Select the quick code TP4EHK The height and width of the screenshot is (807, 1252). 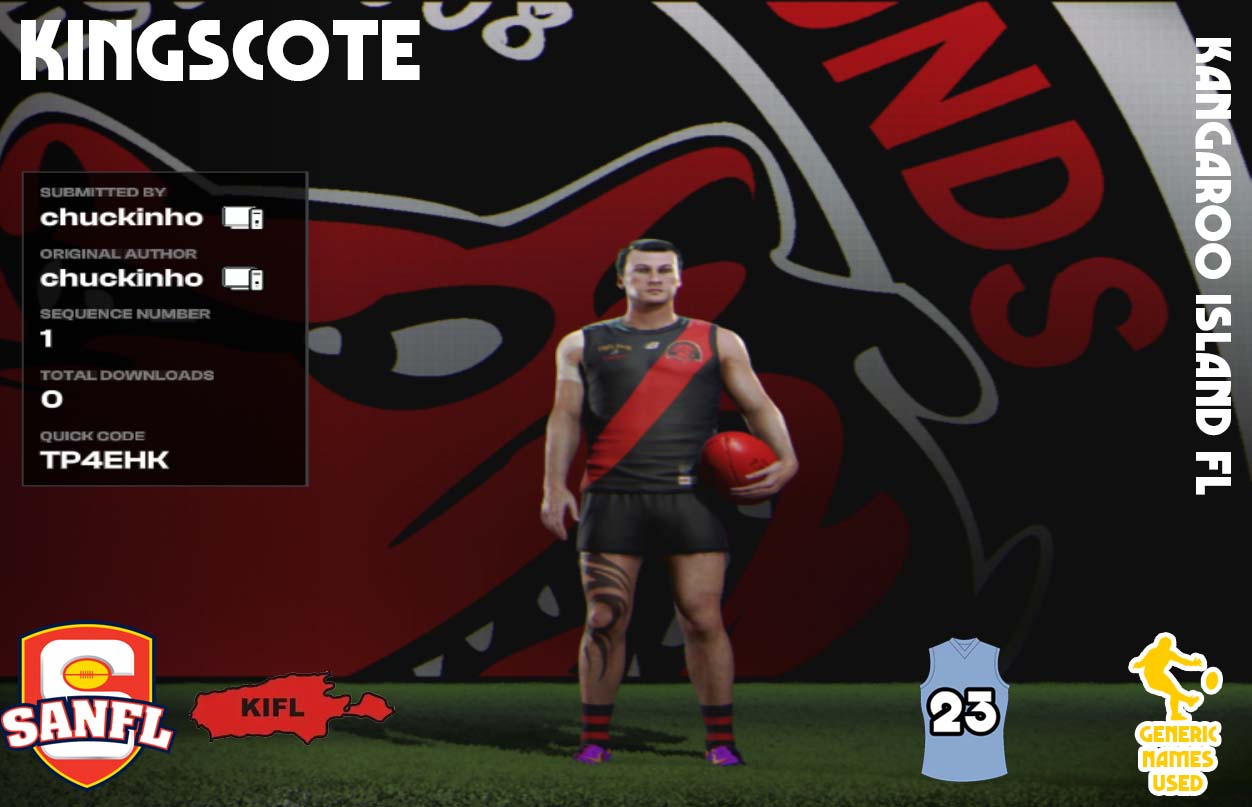click(105, 461)
